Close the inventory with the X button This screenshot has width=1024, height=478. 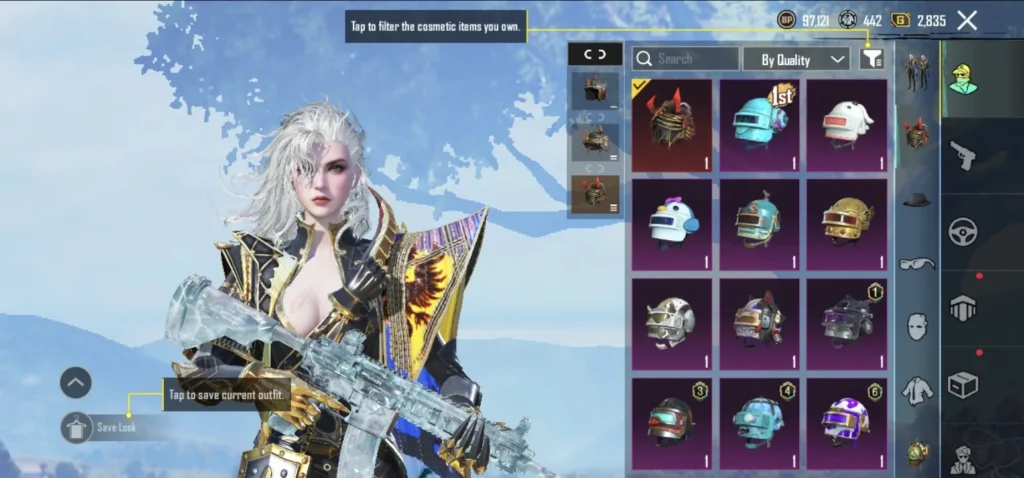coord(967,20)
